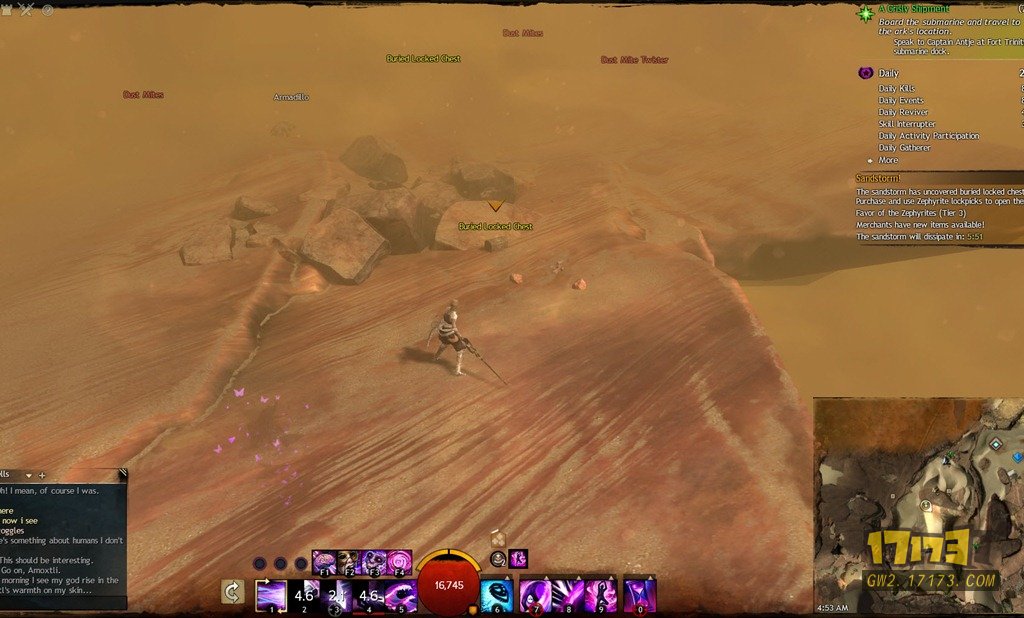Expand More daily achievements

pos(888,160)
